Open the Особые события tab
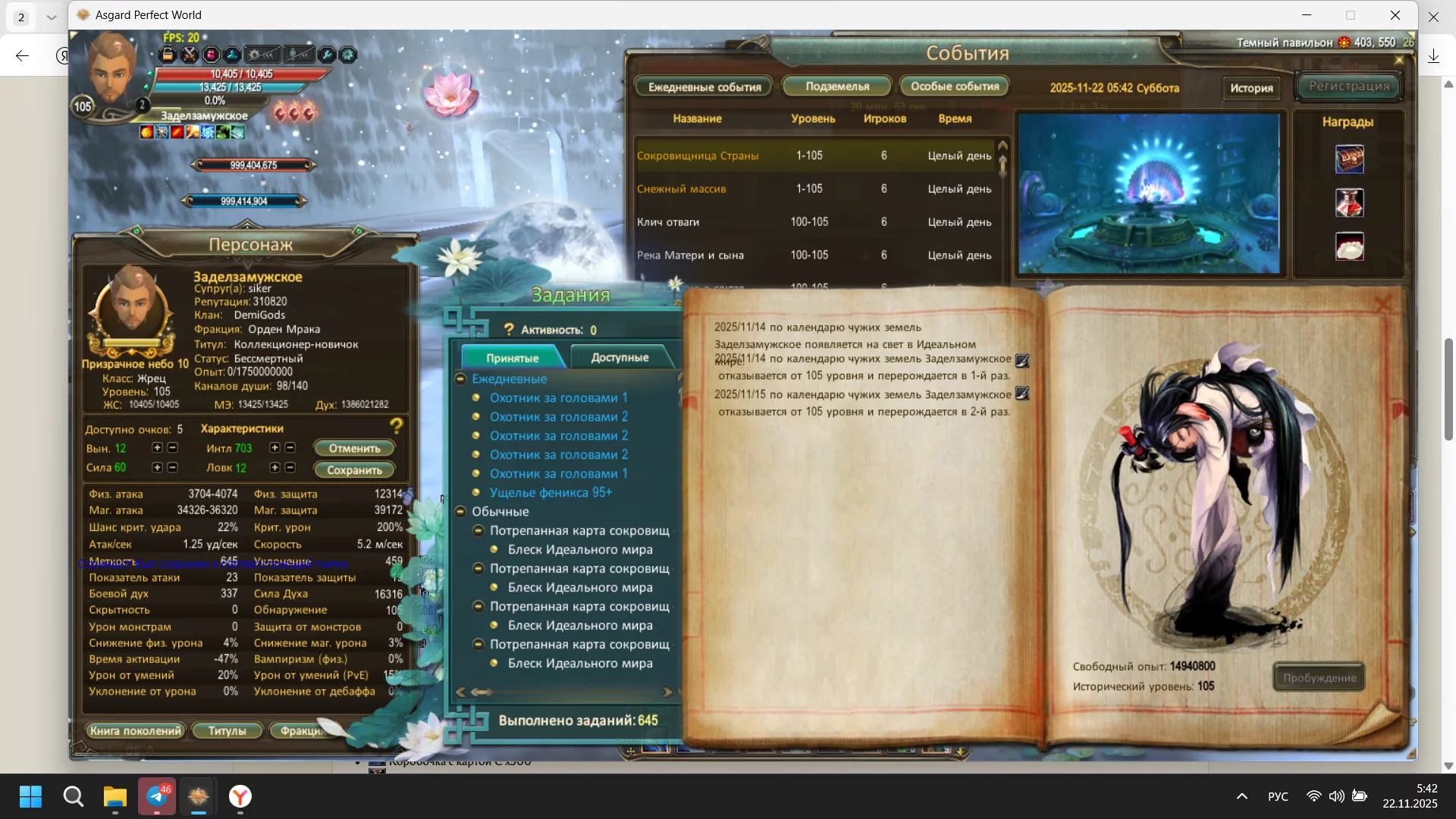1456x819 pixels. 955,86
